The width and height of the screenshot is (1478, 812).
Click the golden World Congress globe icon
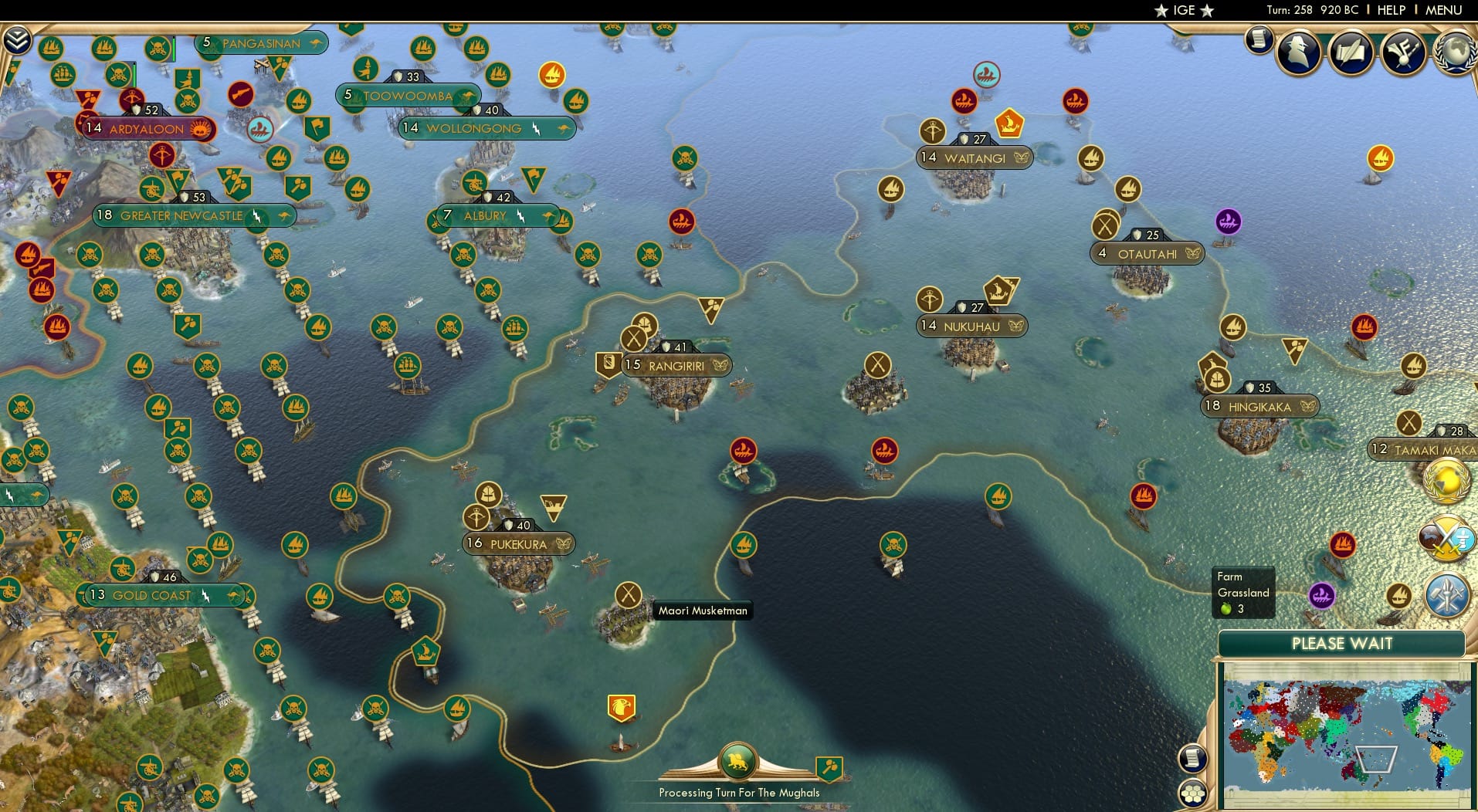(x=1448, y=482)
